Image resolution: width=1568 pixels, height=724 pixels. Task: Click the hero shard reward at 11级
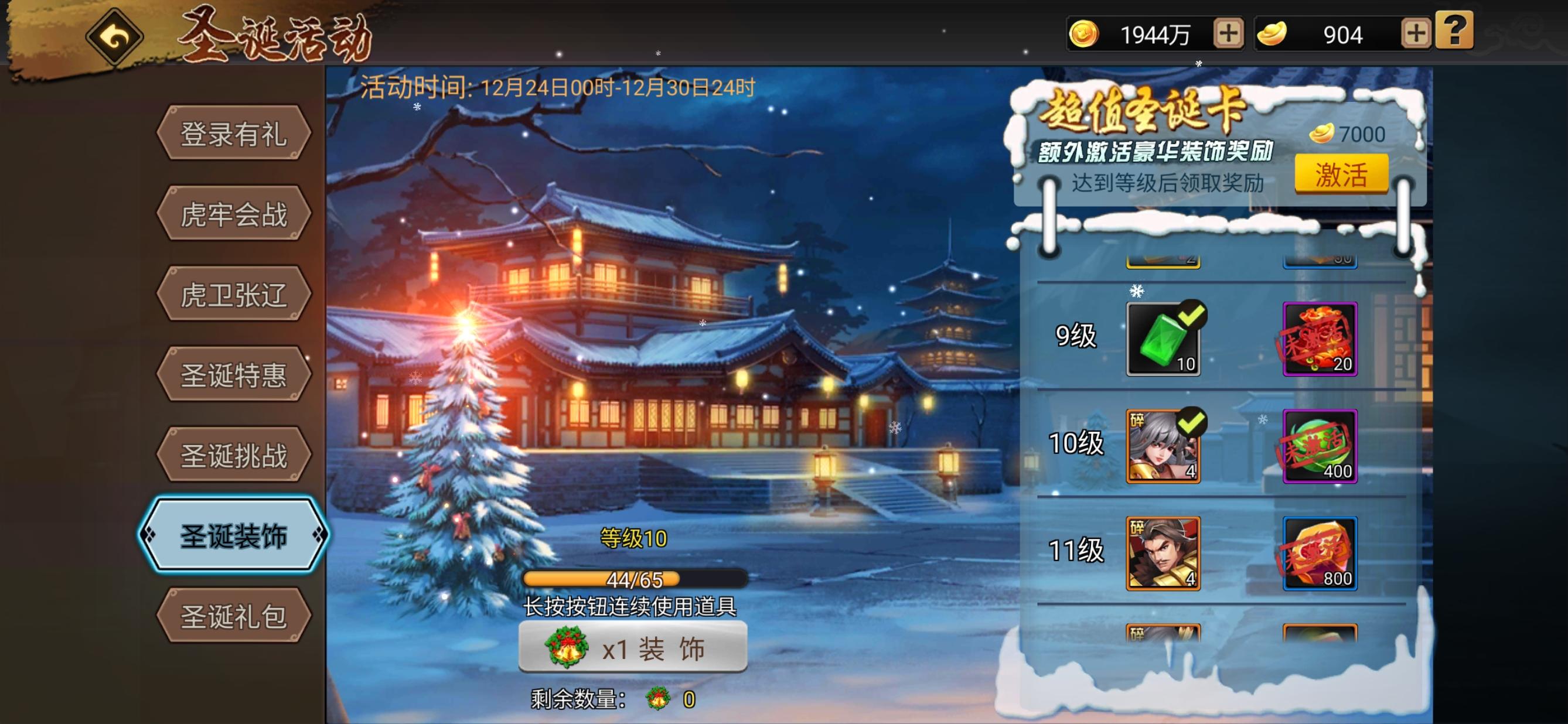click(x=1164, y=554)
